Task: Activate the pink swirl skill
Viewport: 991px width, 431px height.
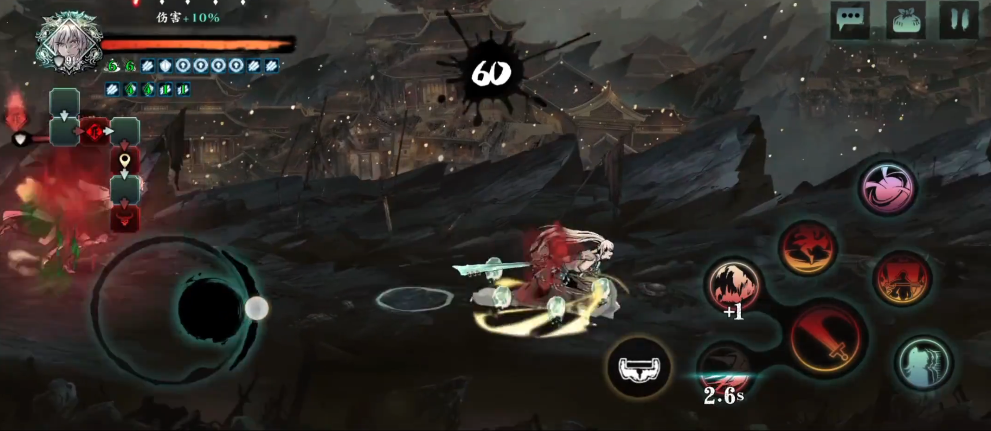Action: coord(887,188)
